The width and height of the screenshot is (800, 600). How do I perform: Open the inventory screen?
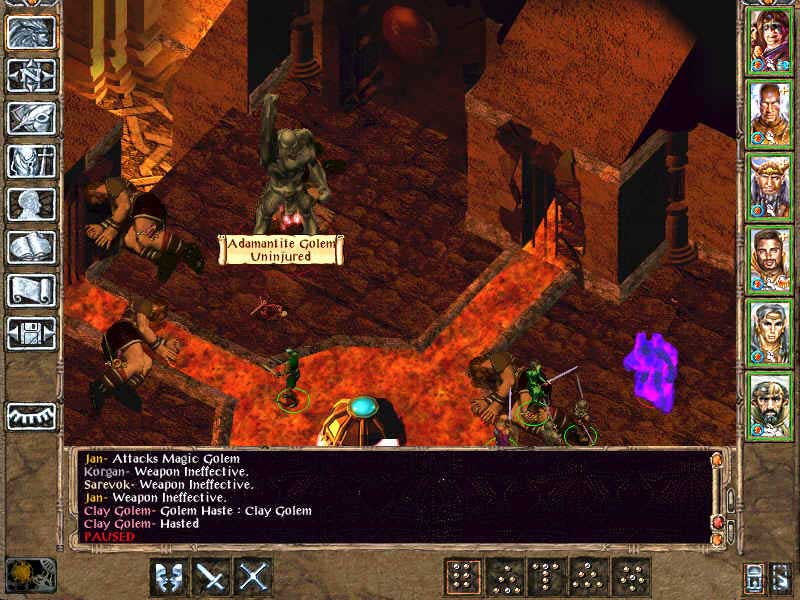tap(31, 161)
